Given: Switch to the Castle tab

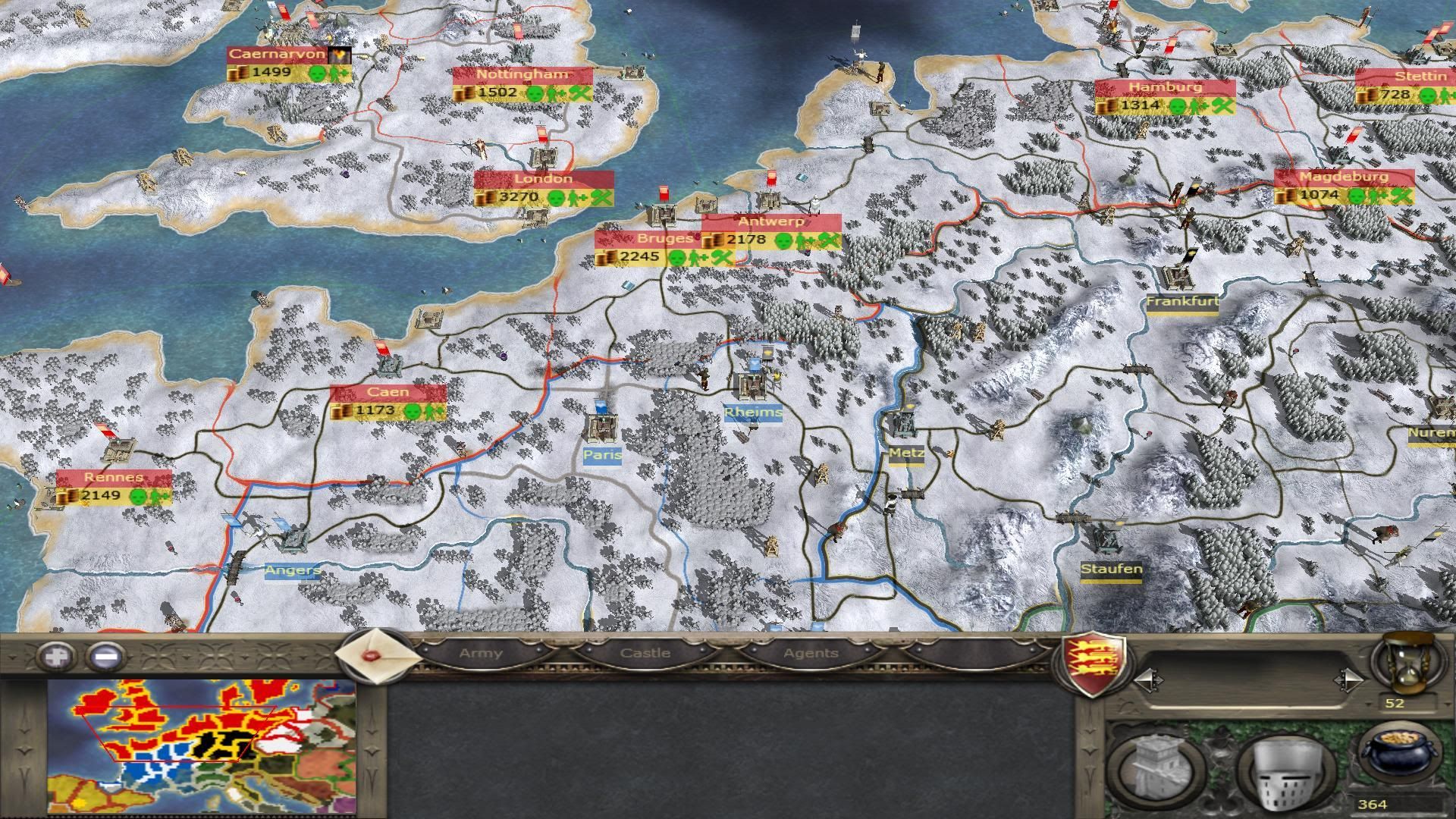Looking at the screenshot, I should click(x=645, y=653).
